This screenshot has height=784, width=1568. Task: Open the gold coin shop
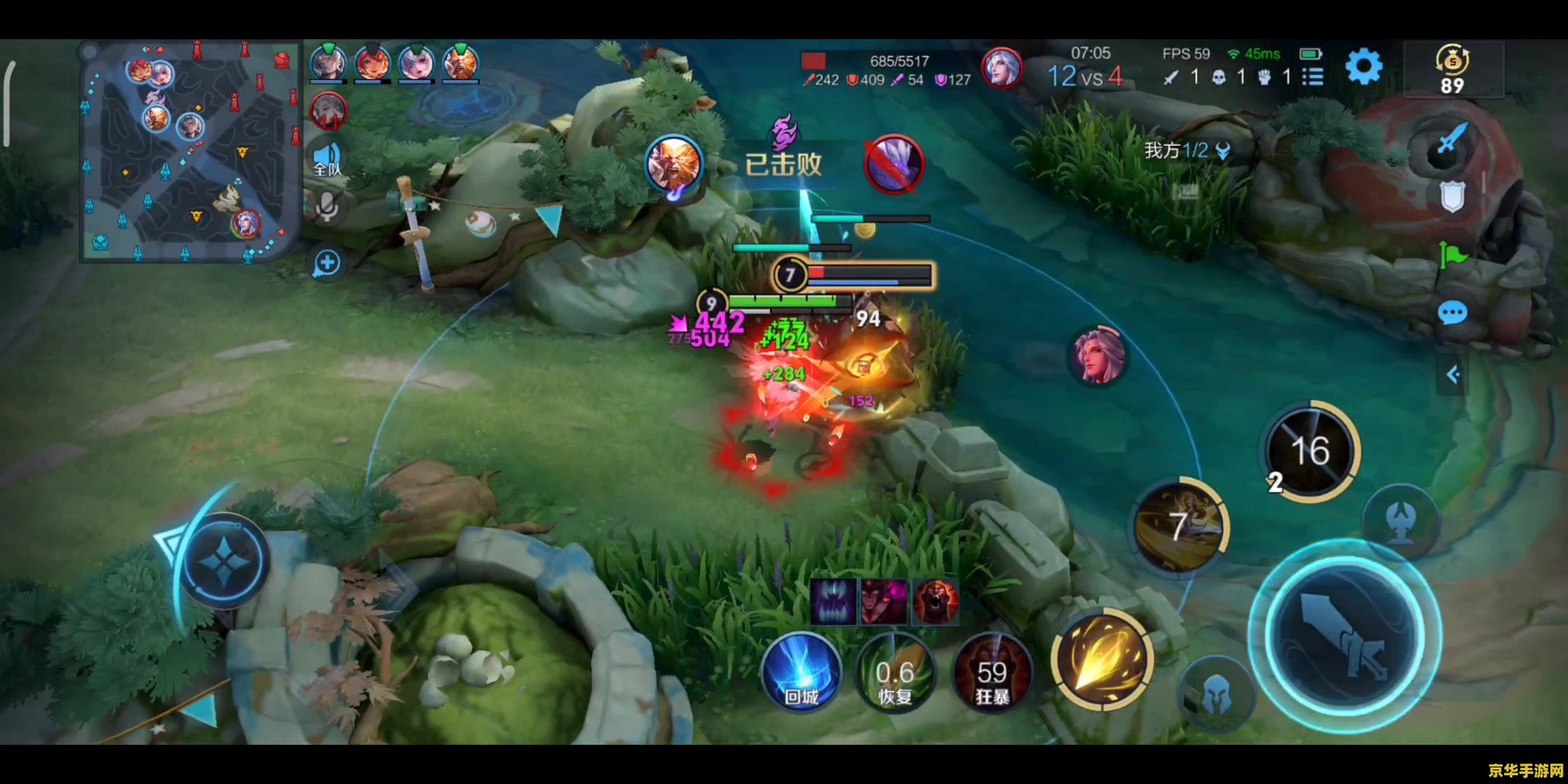(x=1452, y=69)
